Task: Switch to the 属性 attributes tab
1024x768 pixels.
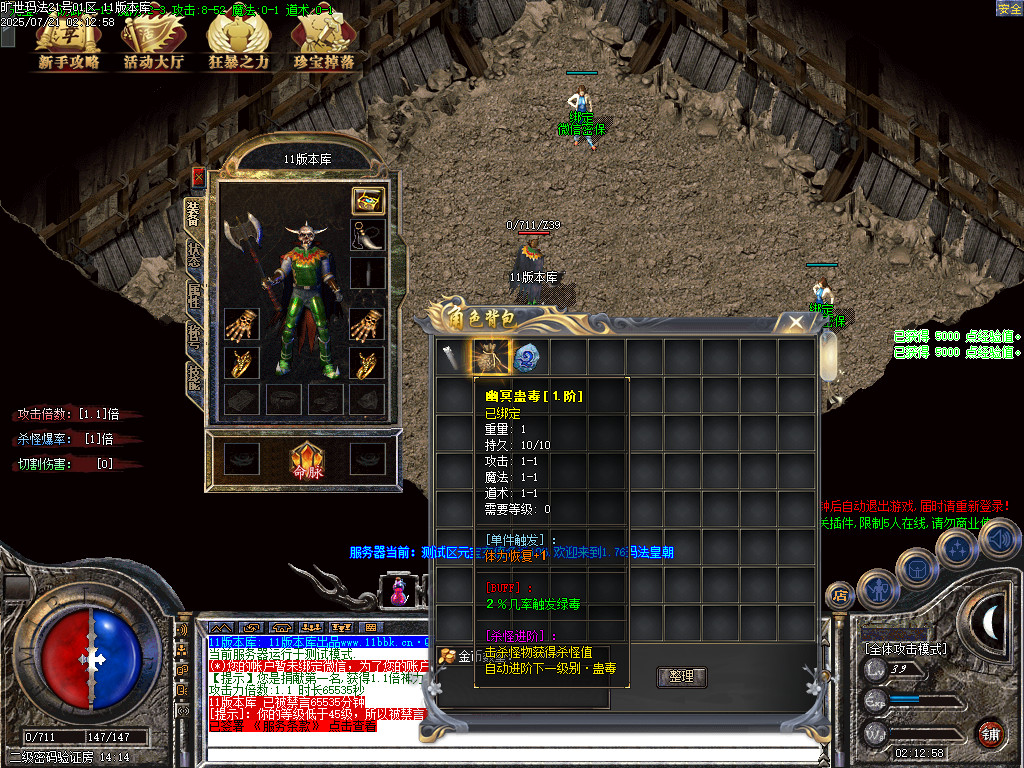Action: pos(194,295)
